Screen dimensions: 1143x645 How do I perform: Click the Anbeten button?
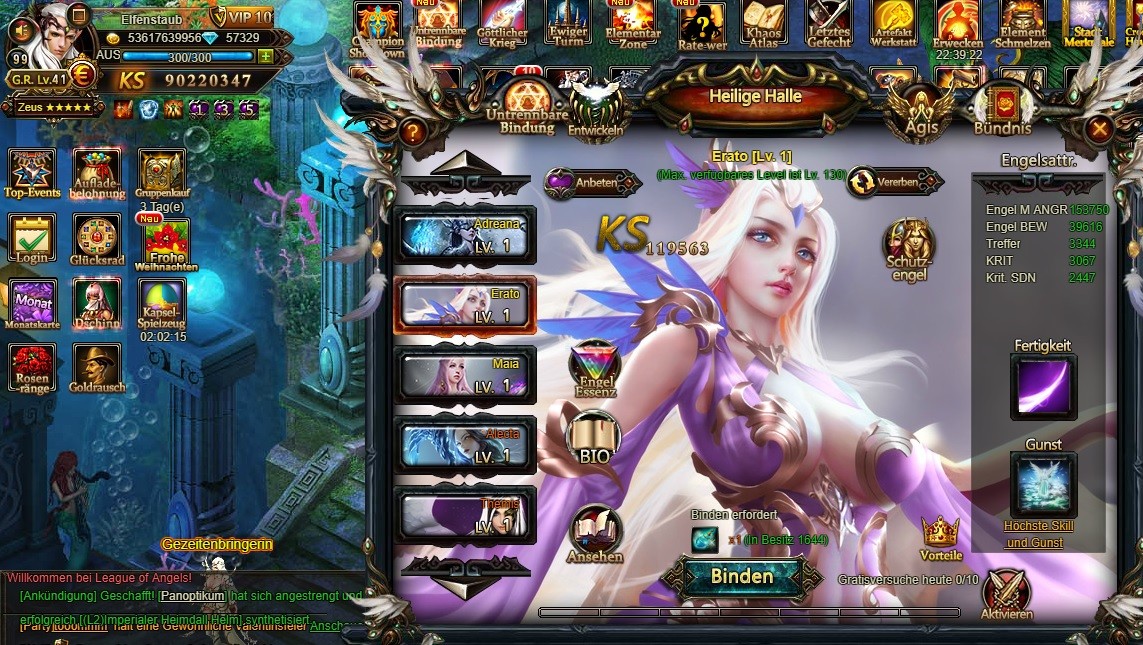(592, 183)
